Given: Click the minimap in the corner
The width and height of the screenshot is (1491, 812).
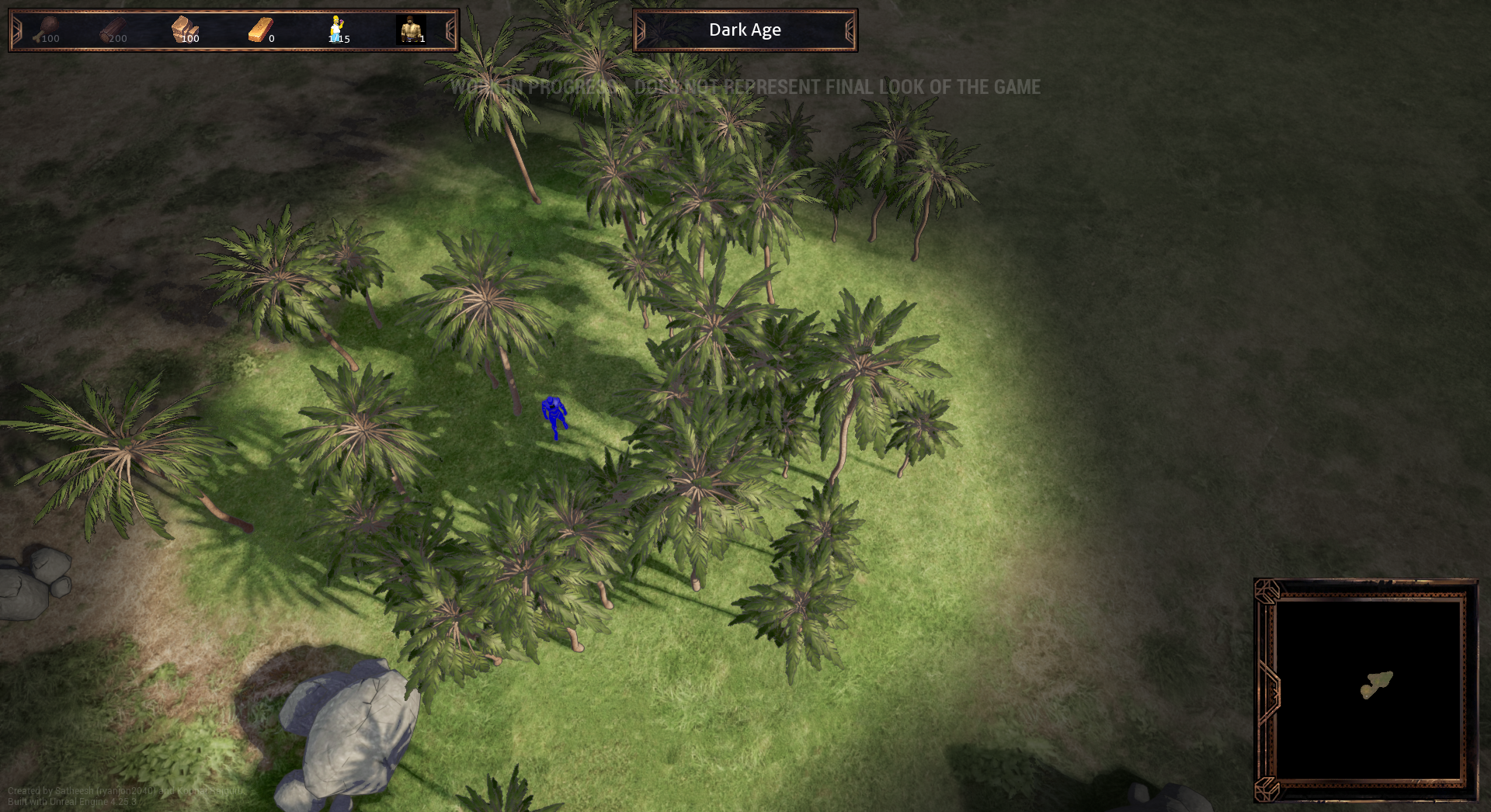Looking at the screenshot, I should [x=1368, y=689].
